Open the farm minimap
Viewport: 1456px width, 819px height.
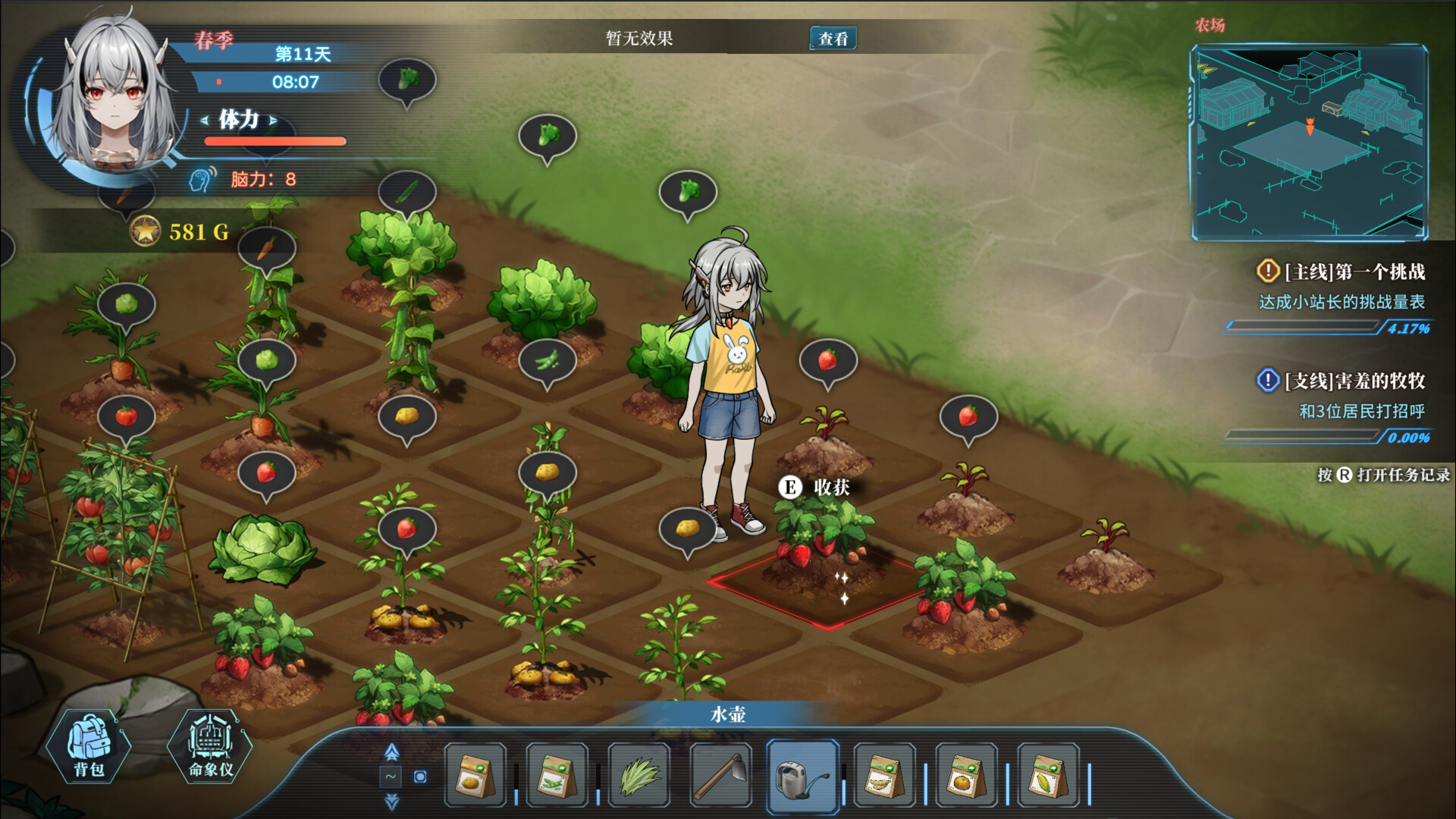click(x=1309, y=143)
